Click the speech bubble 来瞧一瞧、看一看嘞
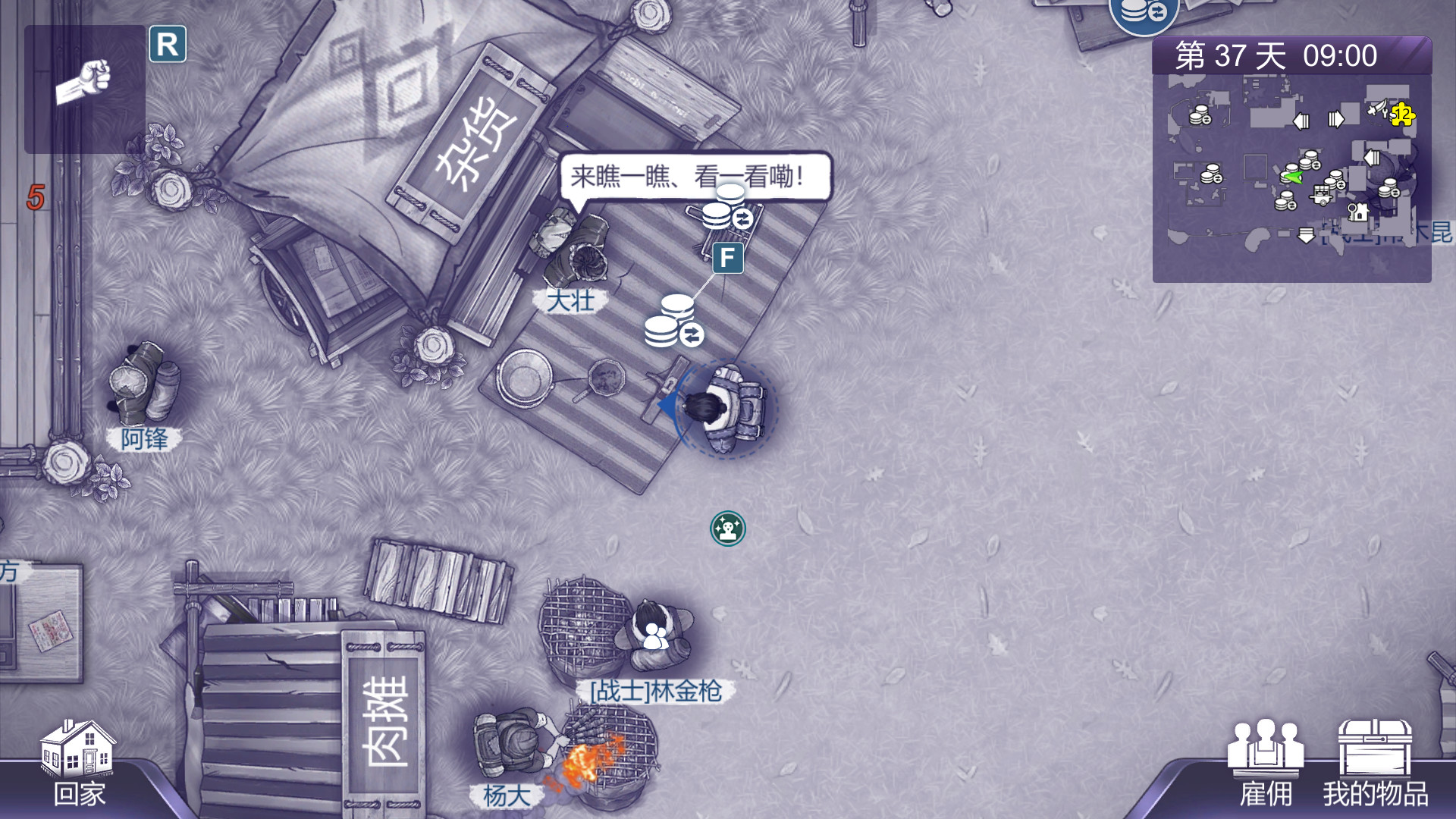Screen dimensions: 1456x819 click(695, 176)
